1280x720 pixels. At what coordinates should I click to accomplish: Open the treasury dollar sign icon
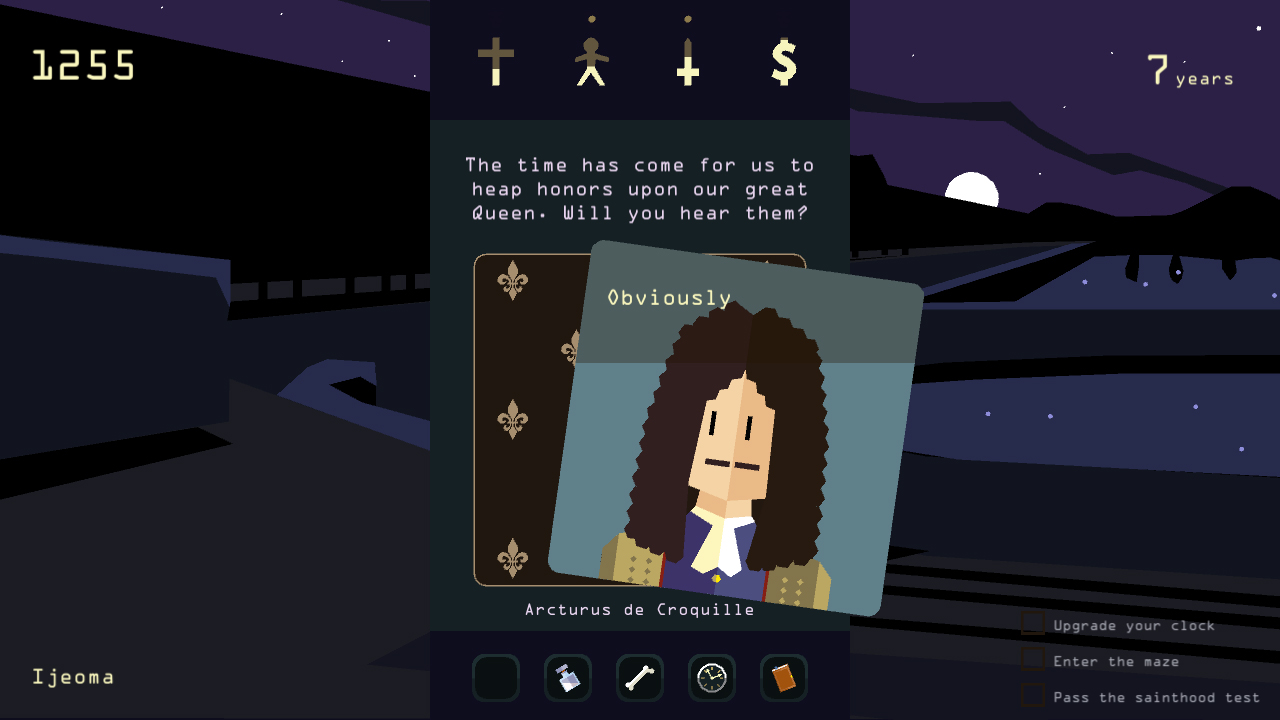(784, 60)
